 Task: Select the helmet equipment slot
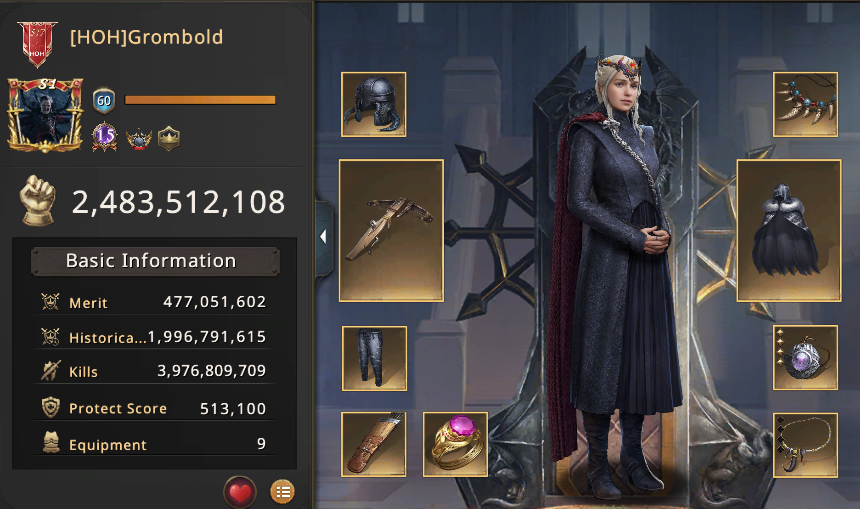(373, 104)
